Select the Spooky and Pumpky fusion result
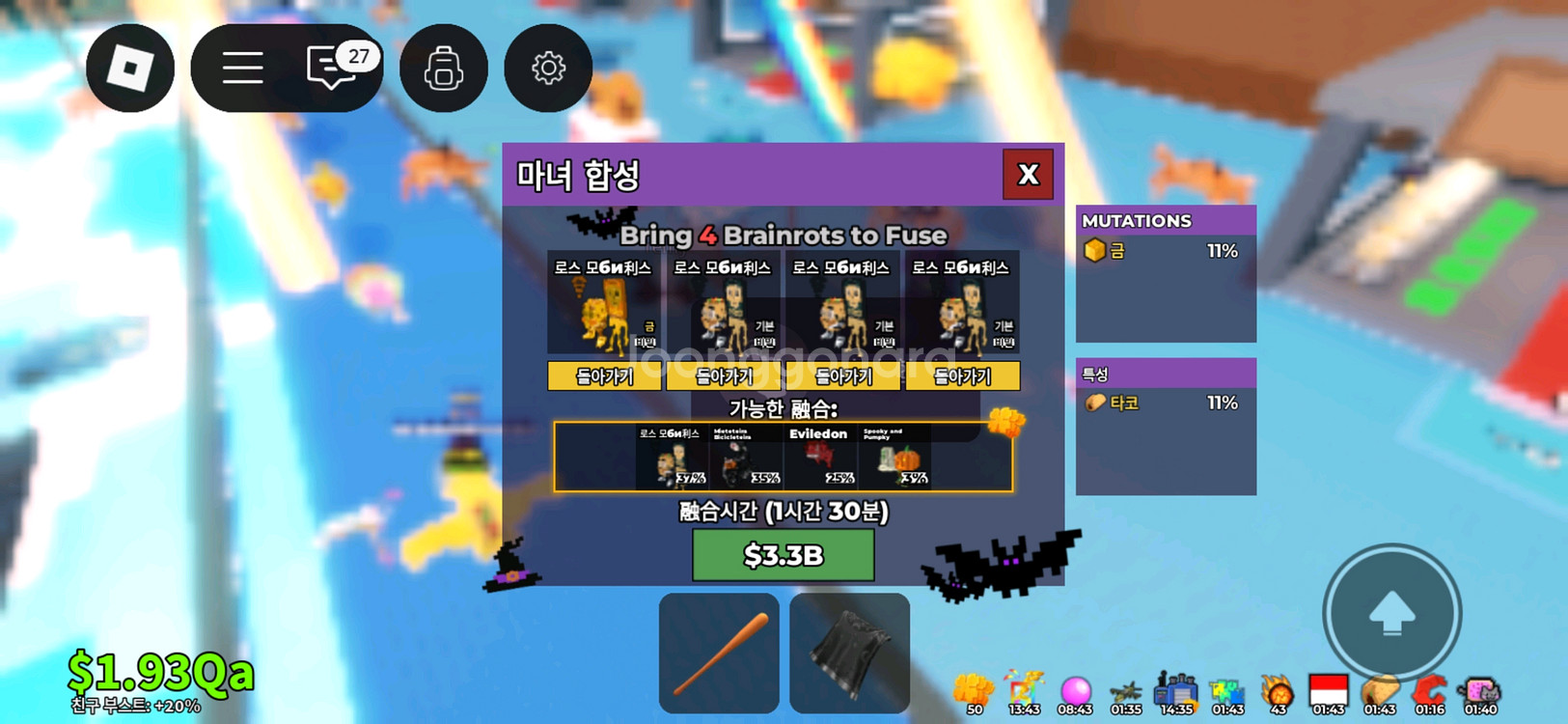1568x724 pixels. click(894, 457)
